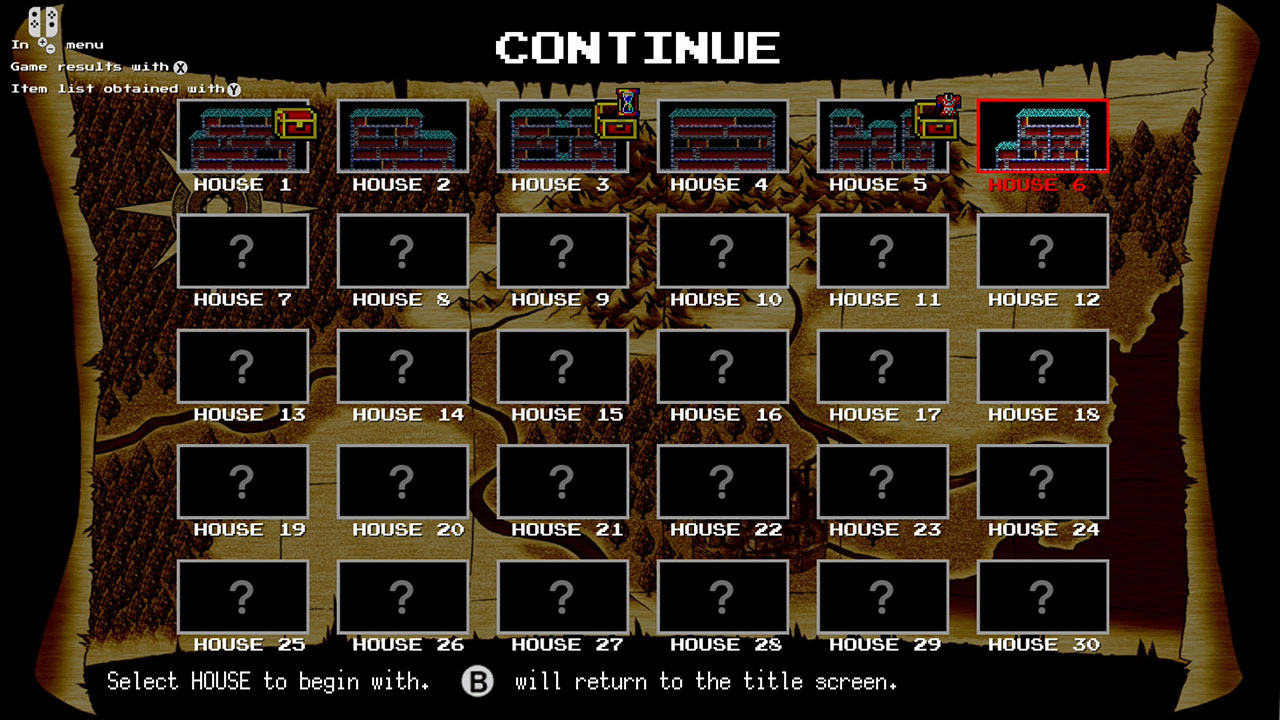Click the HOUSE 2 label
The height and width of the screenshot is (720, 1280).
(402, 185)
